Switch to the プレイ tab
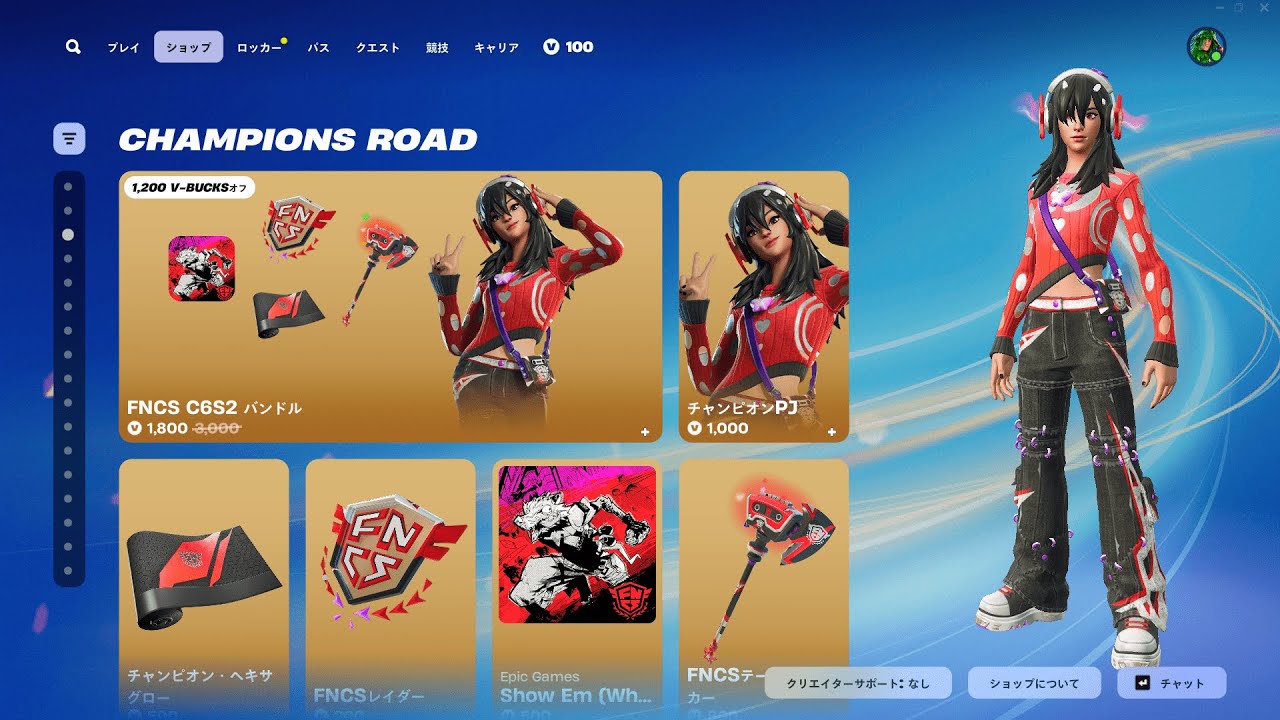 (124, 47)
